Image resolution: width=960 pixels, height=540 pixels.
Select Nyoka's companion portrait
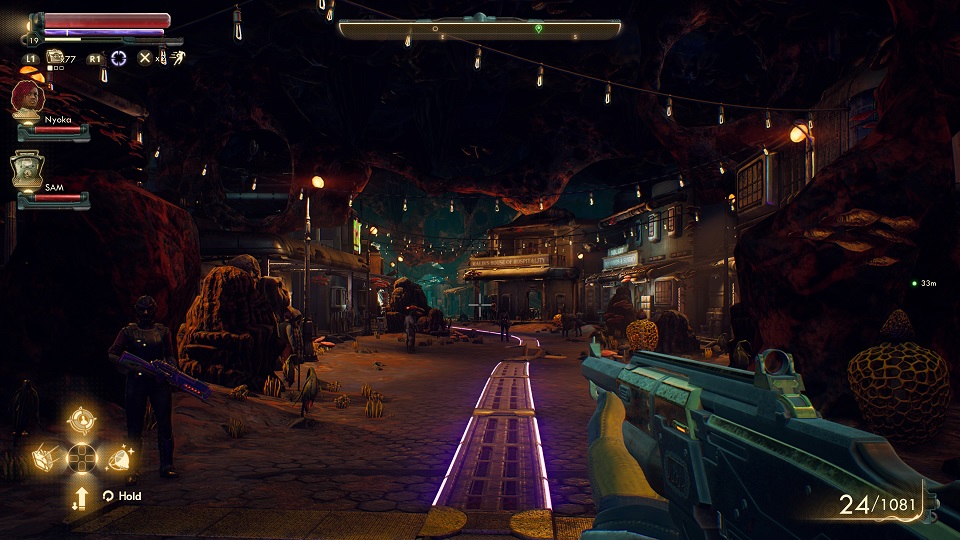(x=27, y=100)
